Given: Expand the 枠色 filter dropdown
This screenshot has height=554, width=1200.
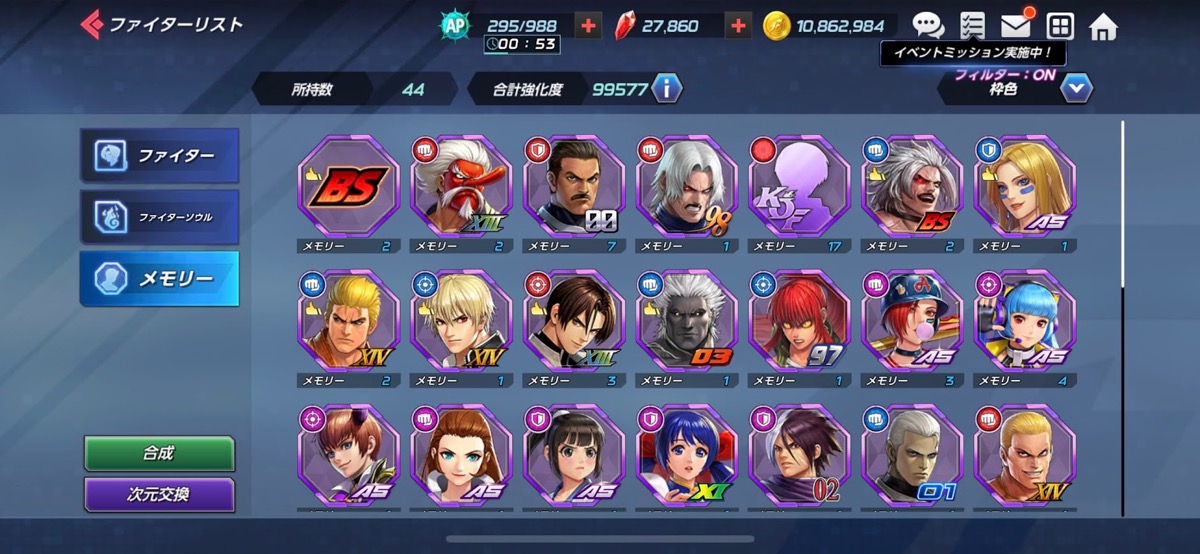Looking at the screenshot, I should pos(1075,89).
